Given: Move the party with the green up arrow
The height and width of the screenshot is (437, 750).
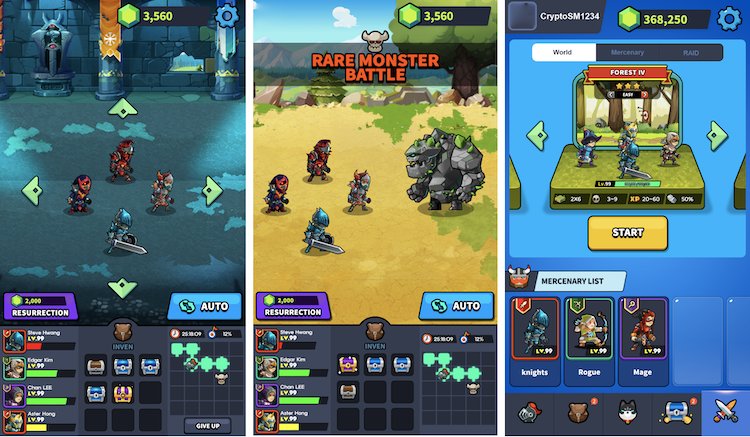Looking at the screenshot, I should click(x=122, y=107).
